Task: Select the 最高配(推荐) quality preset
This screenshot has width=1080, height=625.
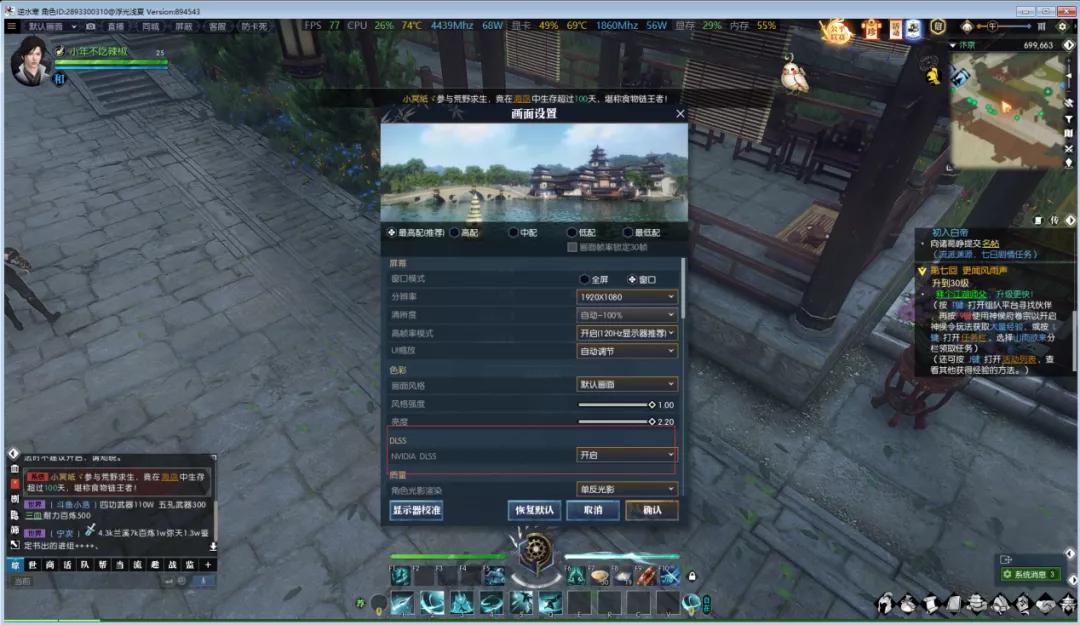Action: pos(391,232)
